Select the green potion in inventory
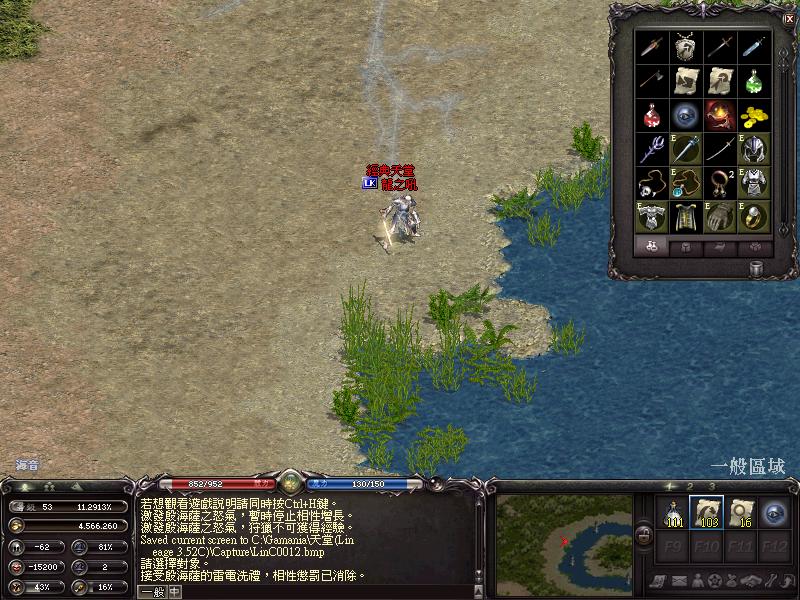The width and height of the screenshot is (800, 600). click(x=754, y=80)
